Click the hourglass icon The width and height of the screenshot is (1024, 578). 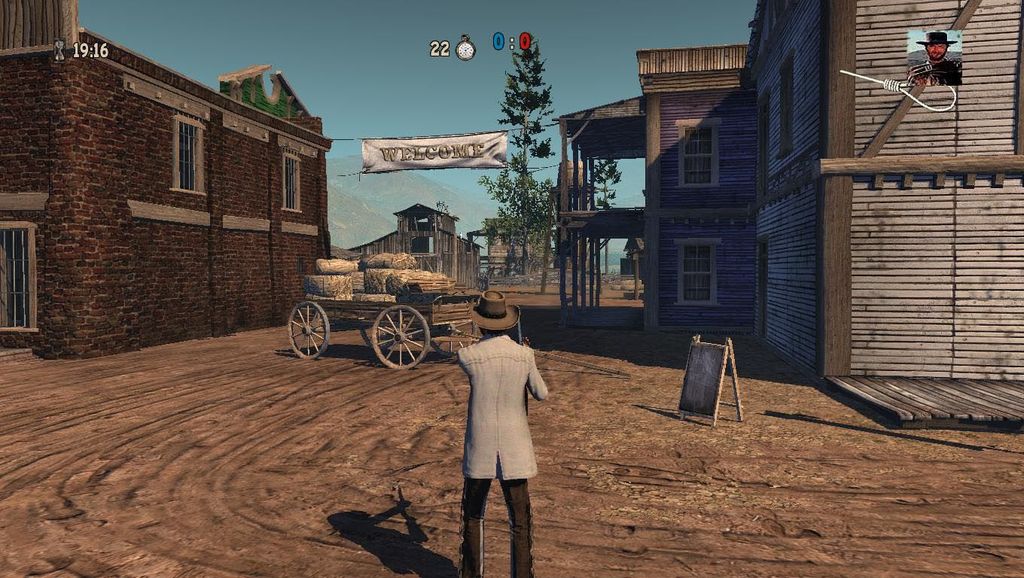[x=59, y=49]
